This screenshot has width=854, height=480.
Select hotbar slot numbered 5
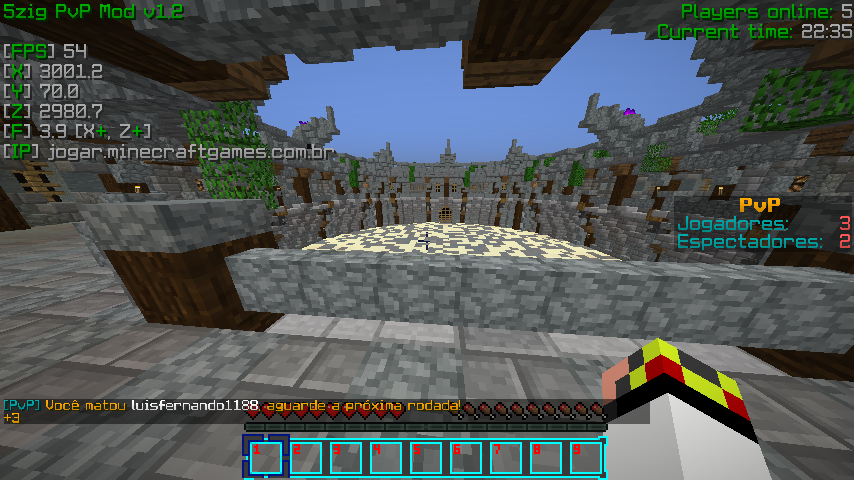click(426, 457)
